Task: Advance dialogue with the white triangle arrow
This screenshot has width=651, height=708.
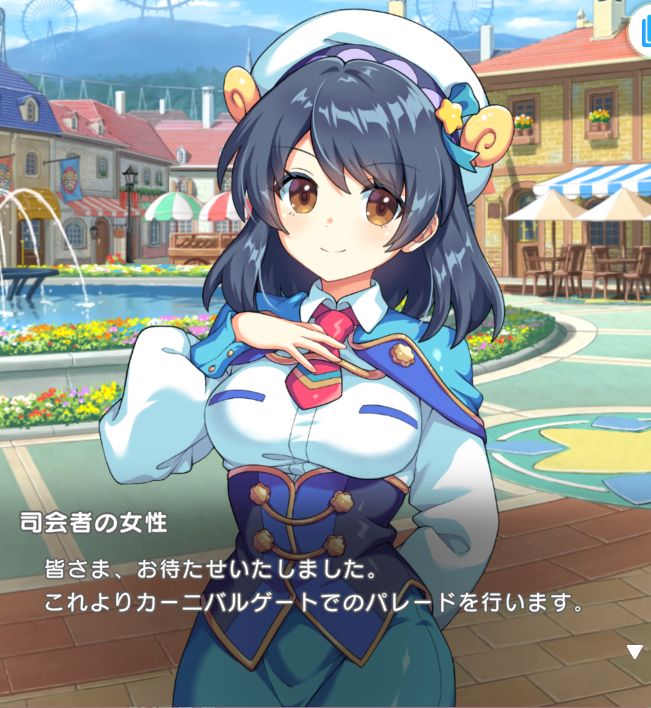Action: pyautogui.click(x=633, y=652)
